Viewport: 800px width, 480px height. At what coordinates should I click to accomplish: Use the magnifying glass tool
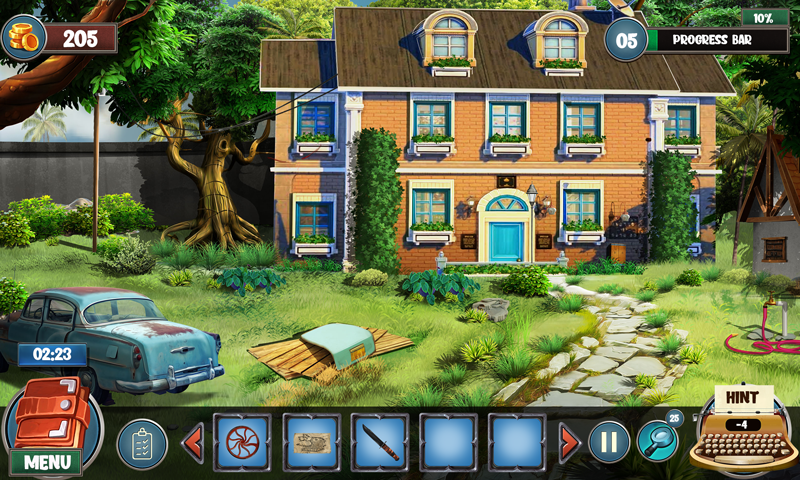pyautogui.click(x=657, y=440)
